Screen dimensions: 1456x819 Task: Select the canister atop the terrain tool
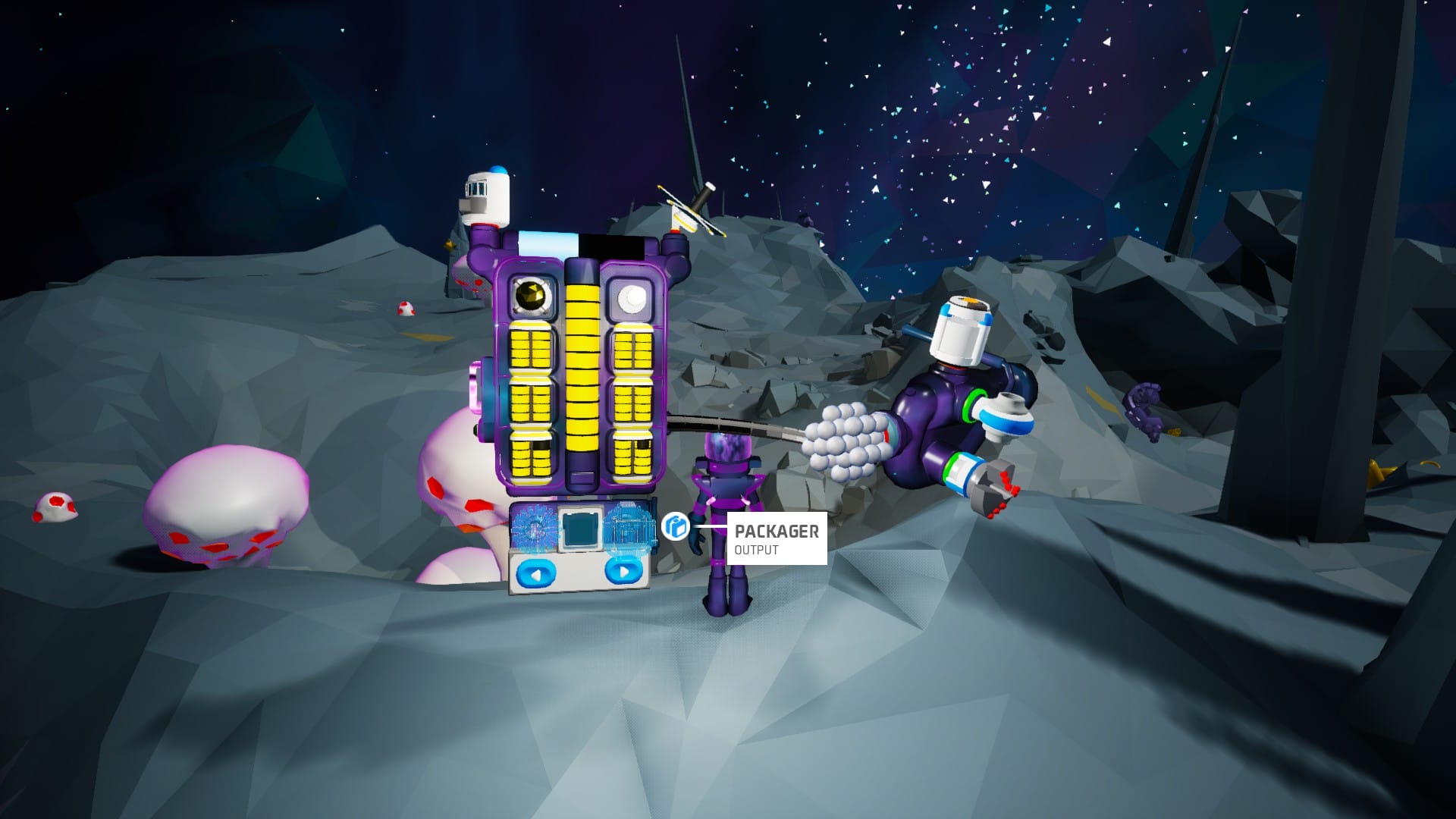961,331
